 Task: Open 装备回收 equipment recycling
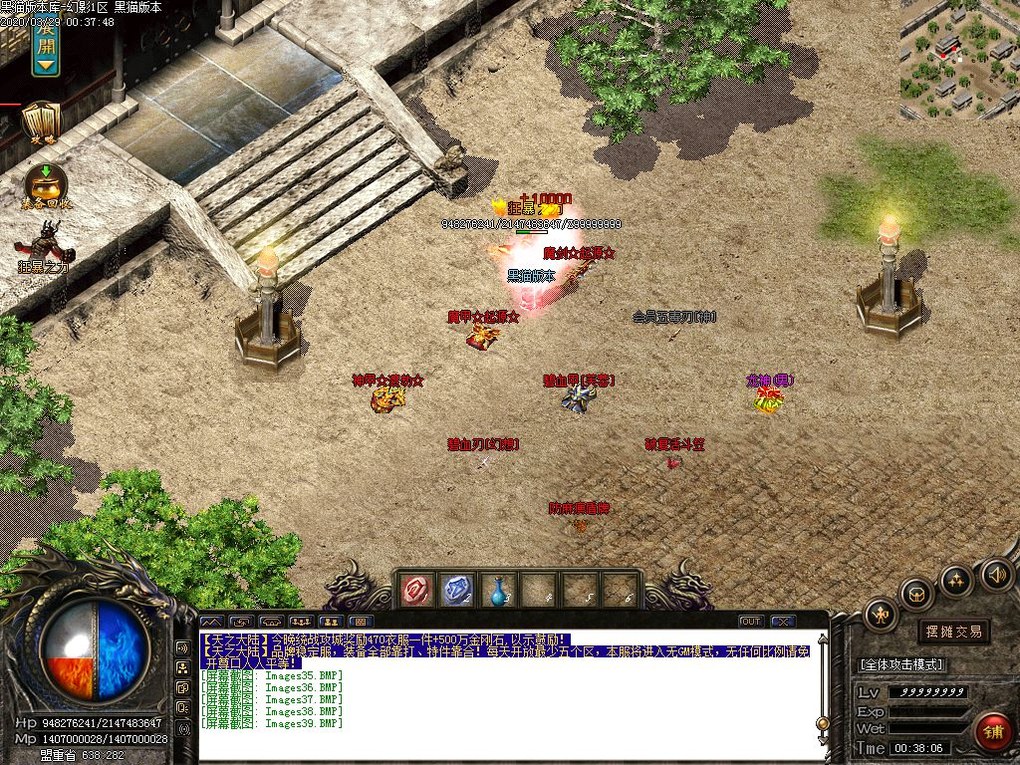[x=44, y=184]
